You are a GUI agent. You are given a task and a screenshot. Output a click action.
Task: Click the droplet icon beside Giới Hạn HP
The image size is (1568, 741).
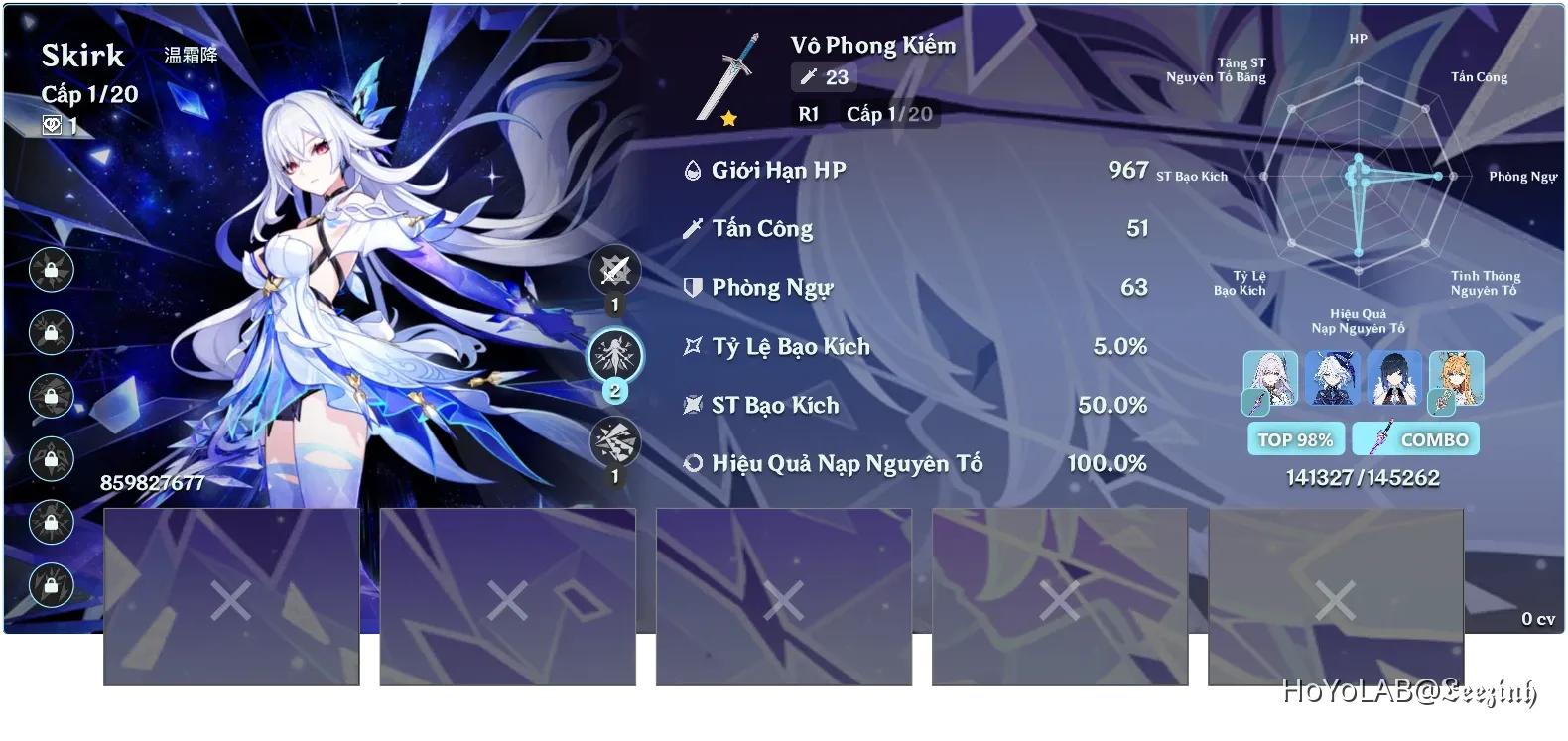click(x=692, y=169)
